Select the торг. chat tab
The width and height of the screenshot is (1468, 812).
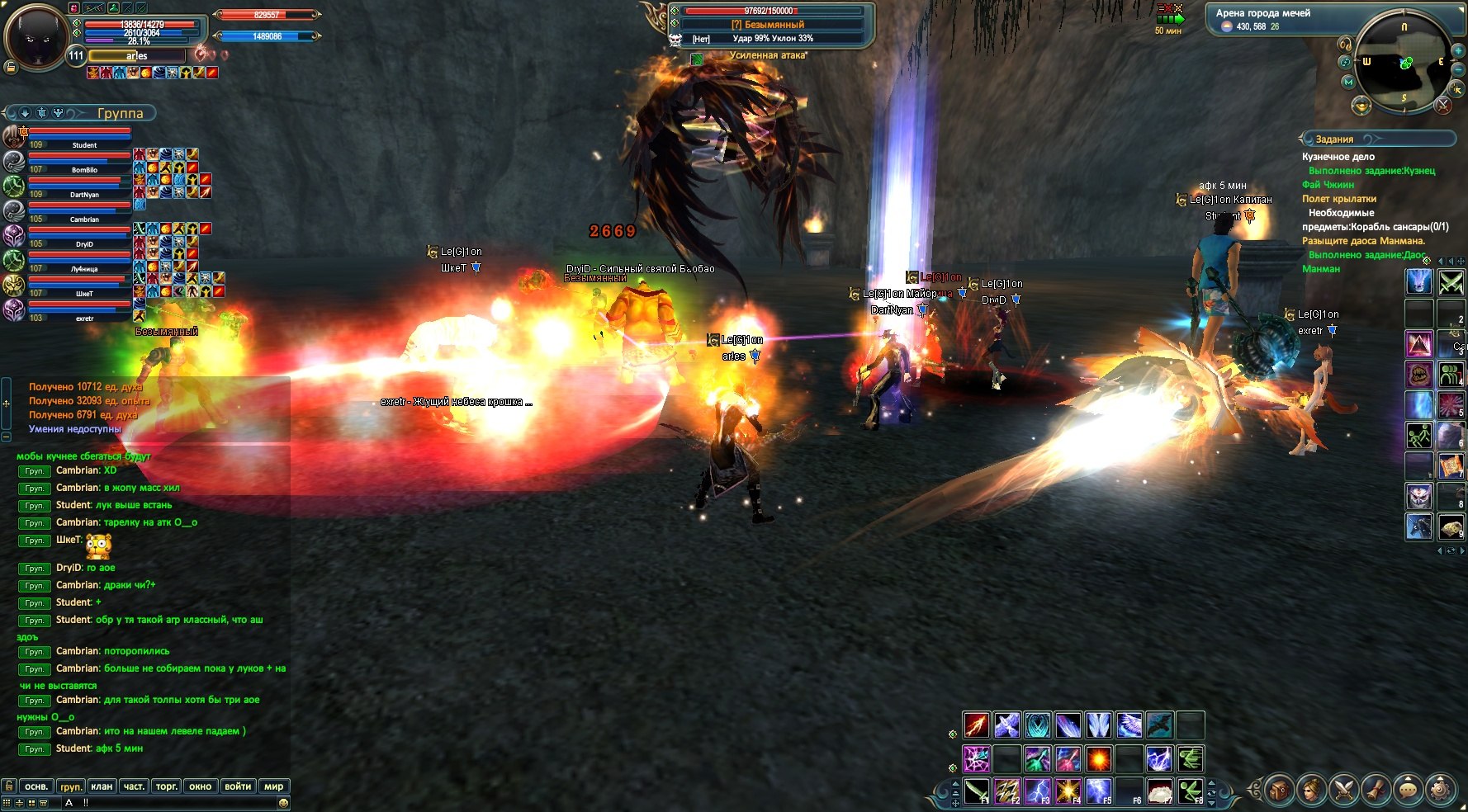167,786
